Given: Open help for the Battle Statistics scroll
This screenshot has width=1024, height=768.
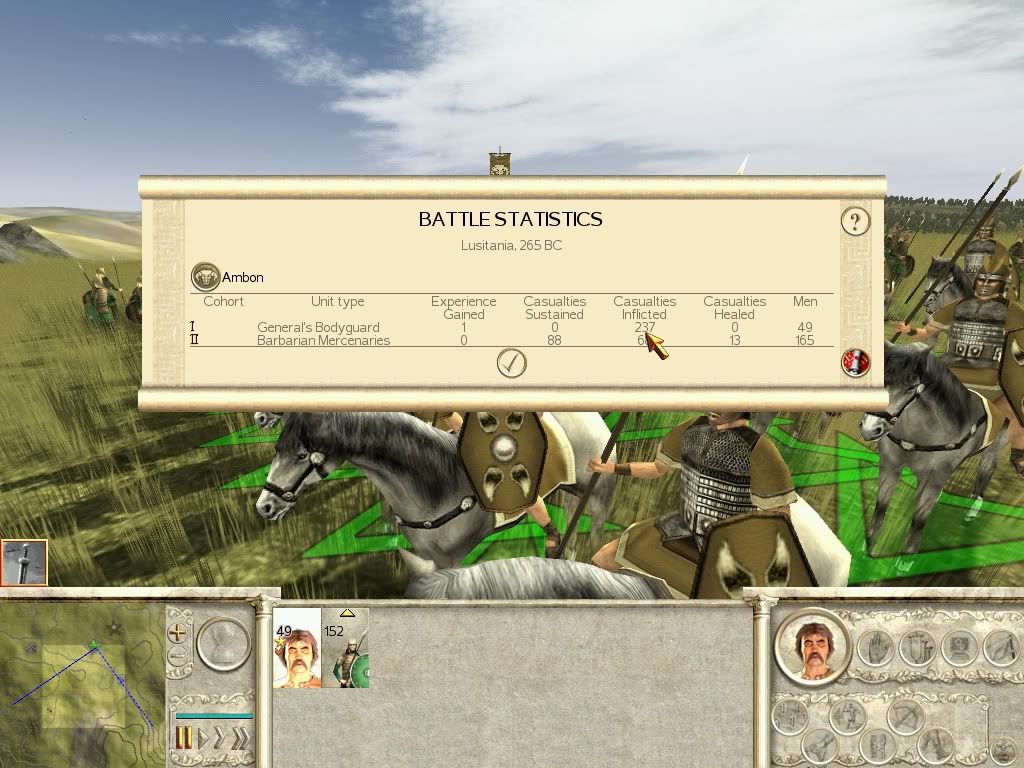Looking at the screenshot, I should point(854,221).
